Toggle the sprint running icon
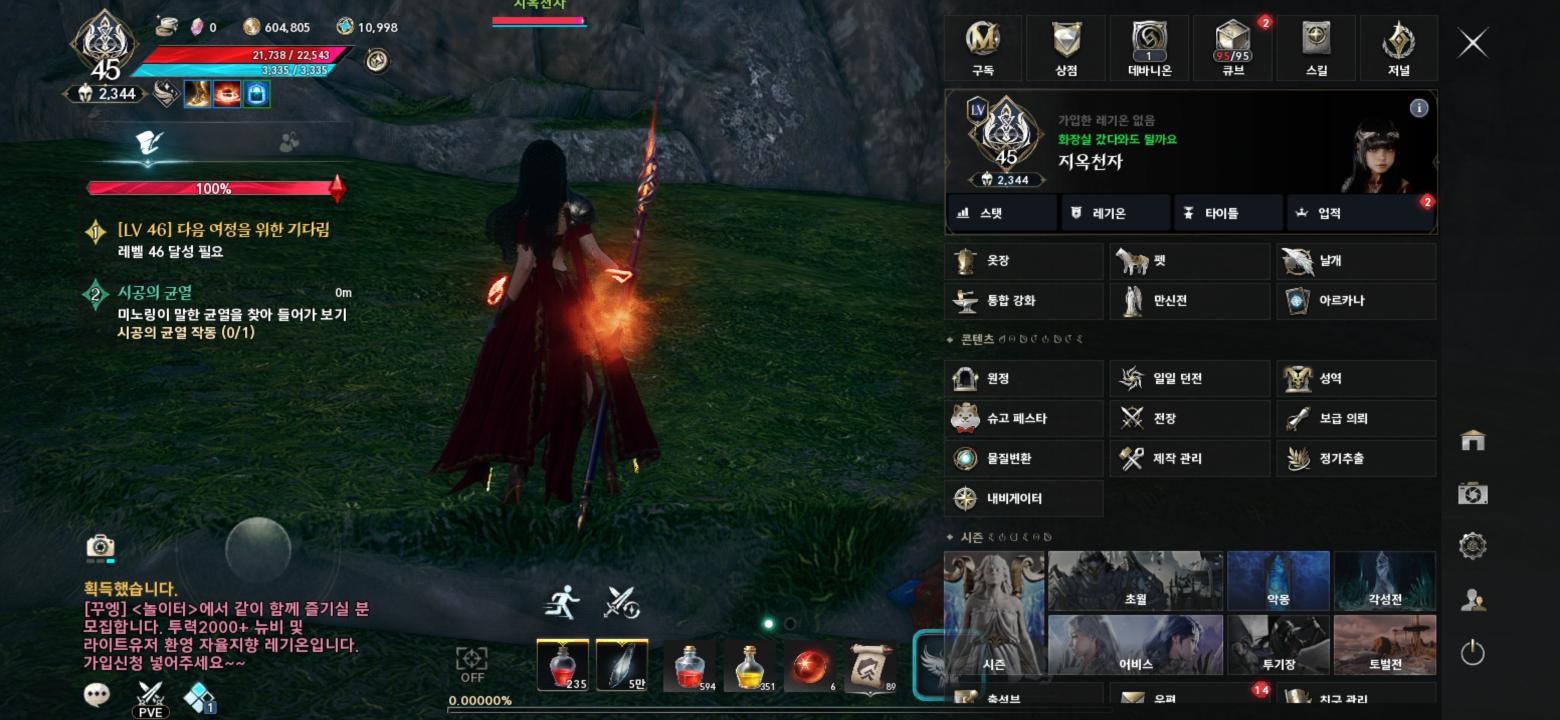 (x=562, y=602)
